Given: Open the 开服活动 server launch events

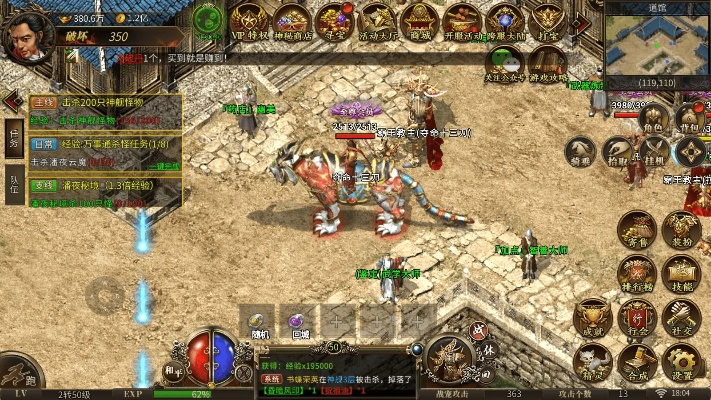Looking at the screenshot, I should pos(463,20).
